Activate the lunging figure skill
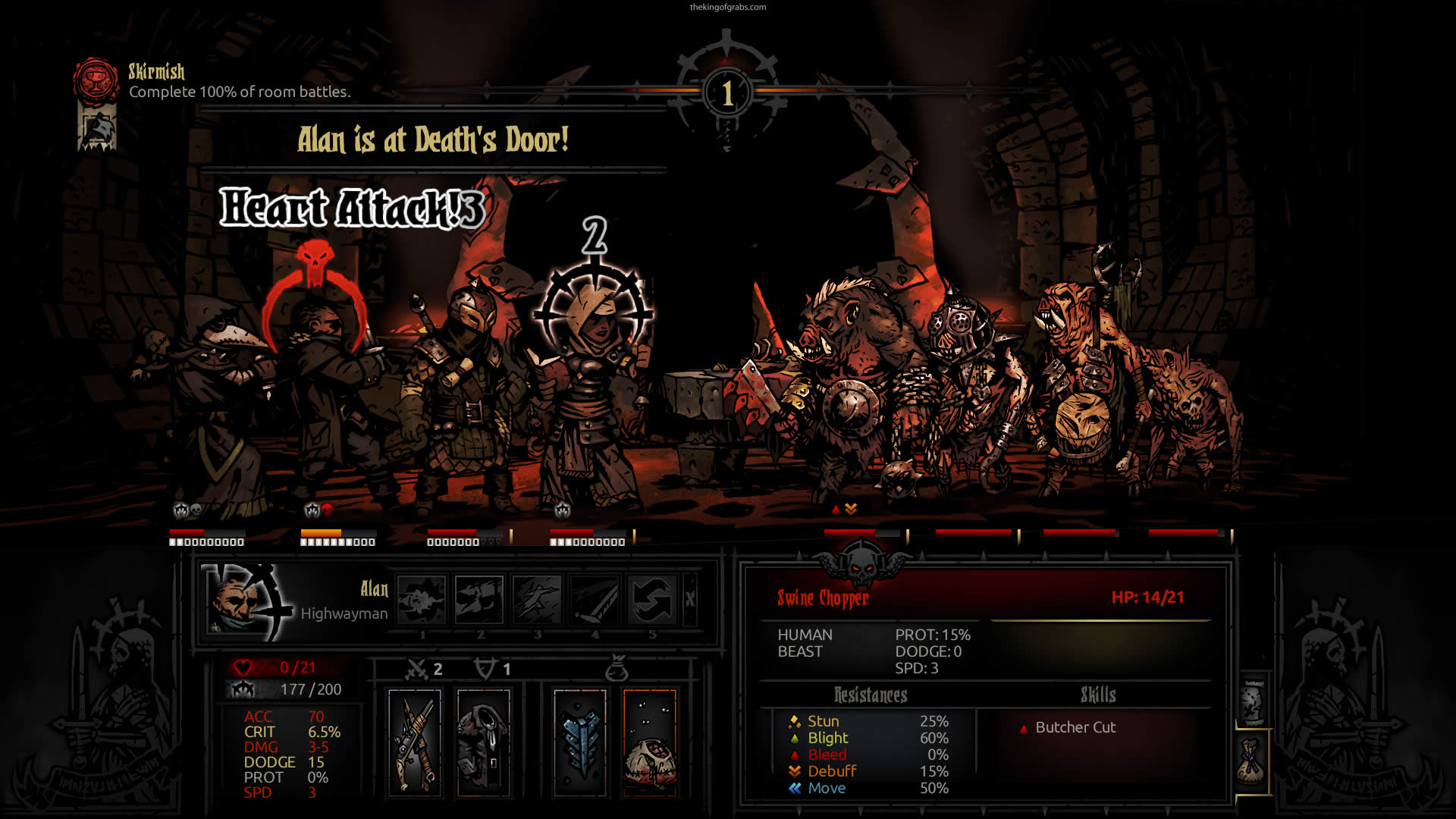Viewport: 1456px width, 819px height. (x=537, y=599)
